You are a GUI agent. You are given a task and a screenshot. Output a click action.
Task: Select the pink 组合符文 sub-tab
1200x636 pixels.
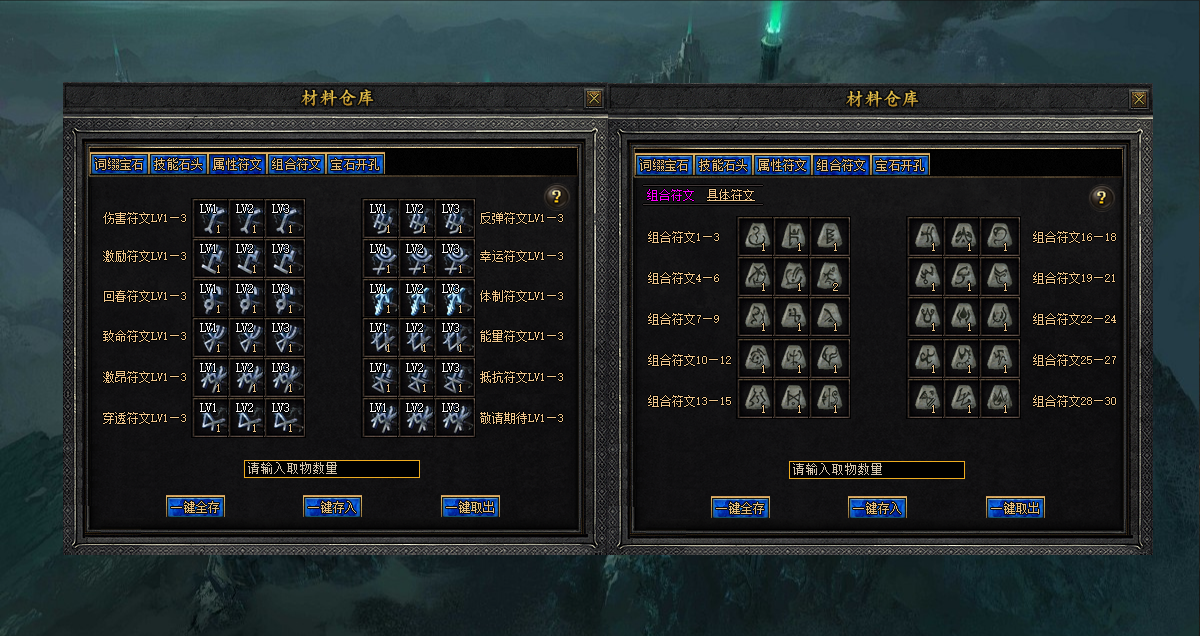(670, 196)
